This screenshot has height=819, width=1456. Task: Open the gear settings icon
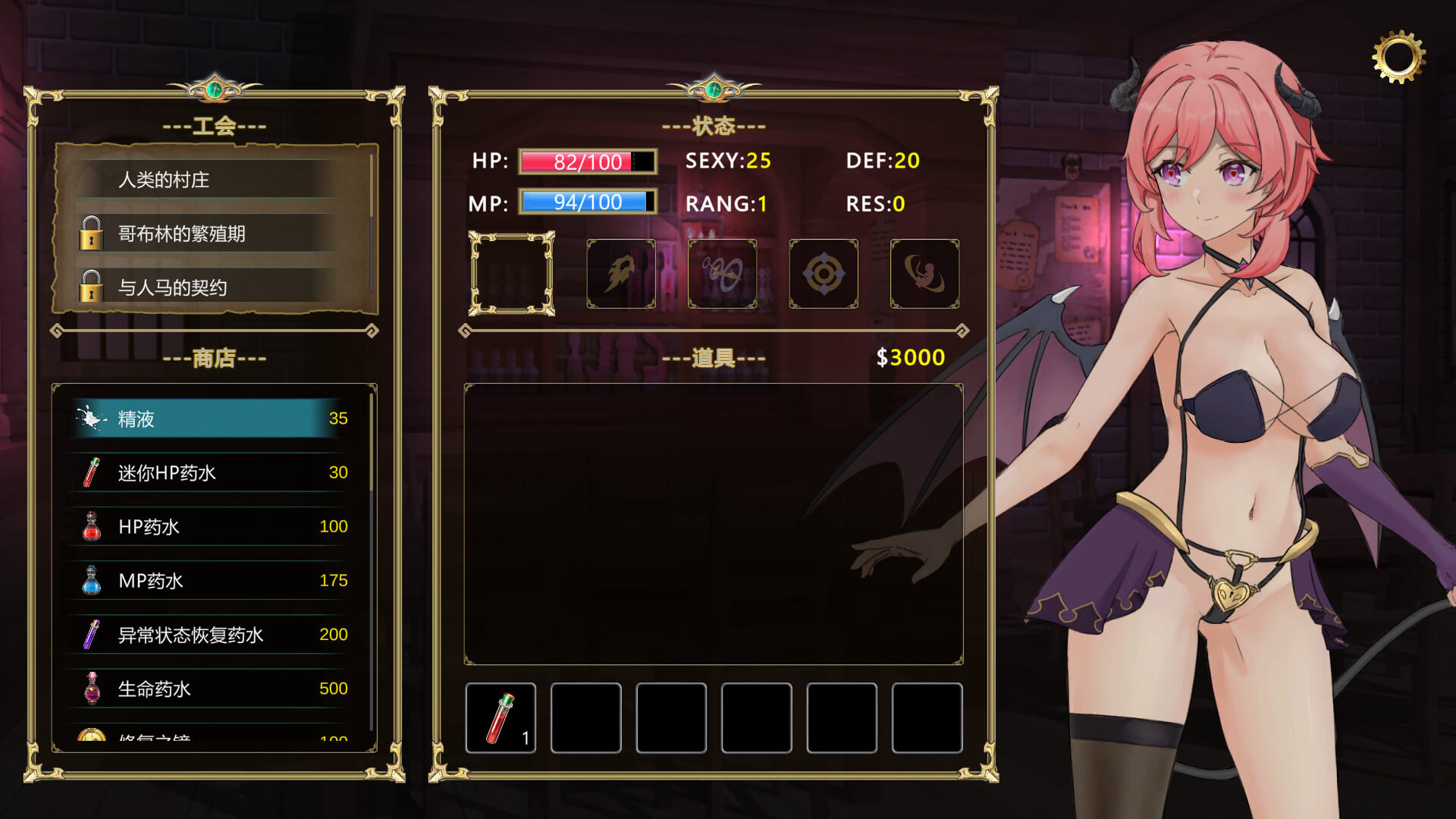(1398, 57)
